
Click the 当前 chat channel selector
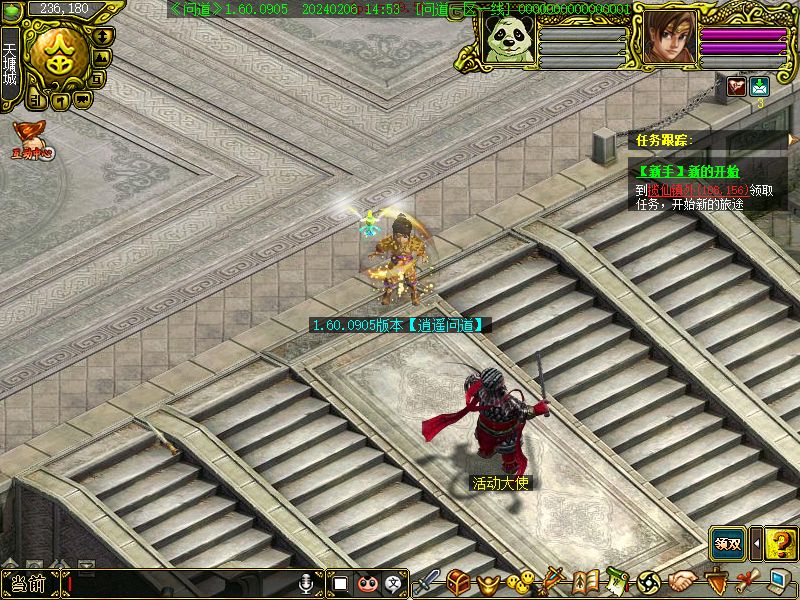(x=29, y=584)
